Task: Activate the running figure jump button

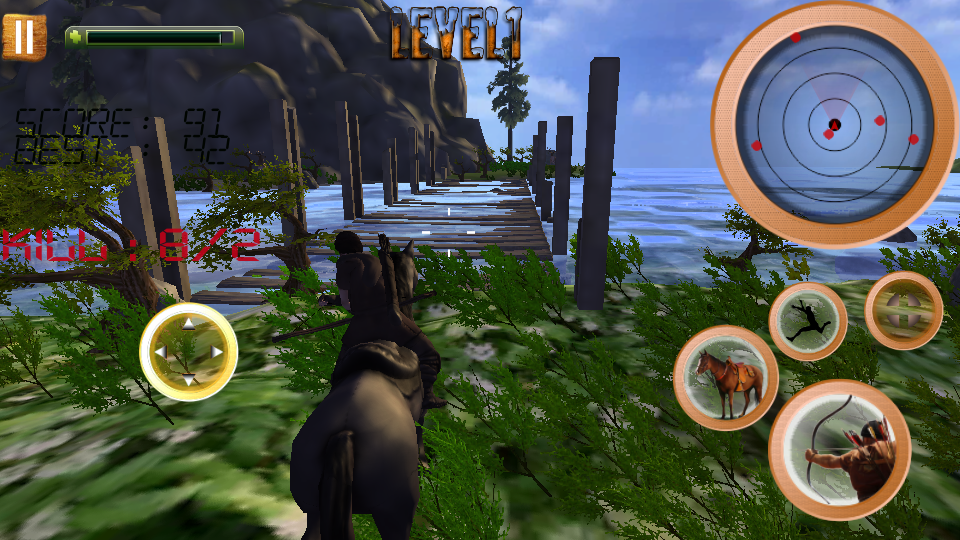Action: [x=808, y=321]
